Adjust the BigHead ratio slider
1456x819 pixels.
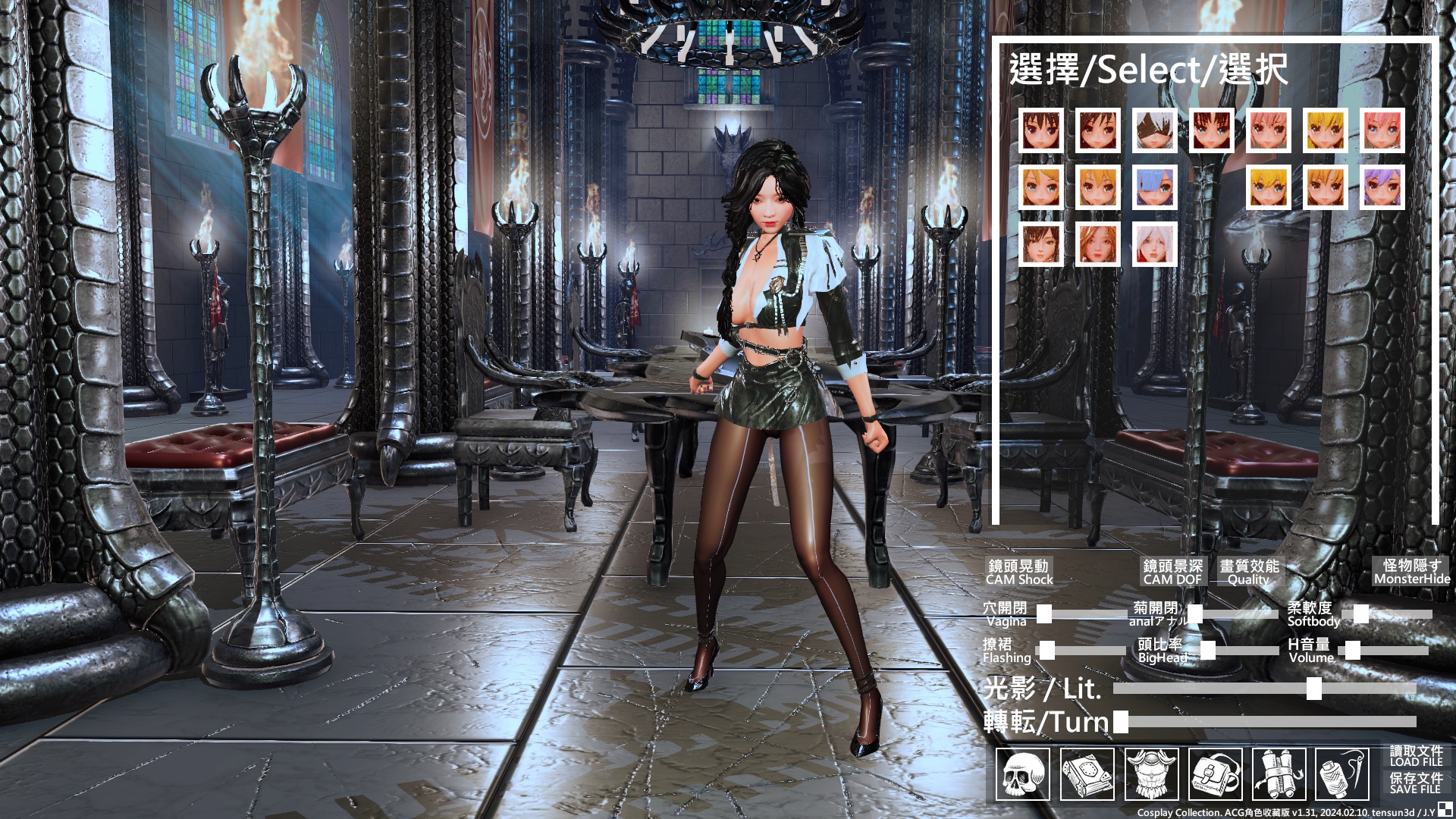click(1208, 651)
